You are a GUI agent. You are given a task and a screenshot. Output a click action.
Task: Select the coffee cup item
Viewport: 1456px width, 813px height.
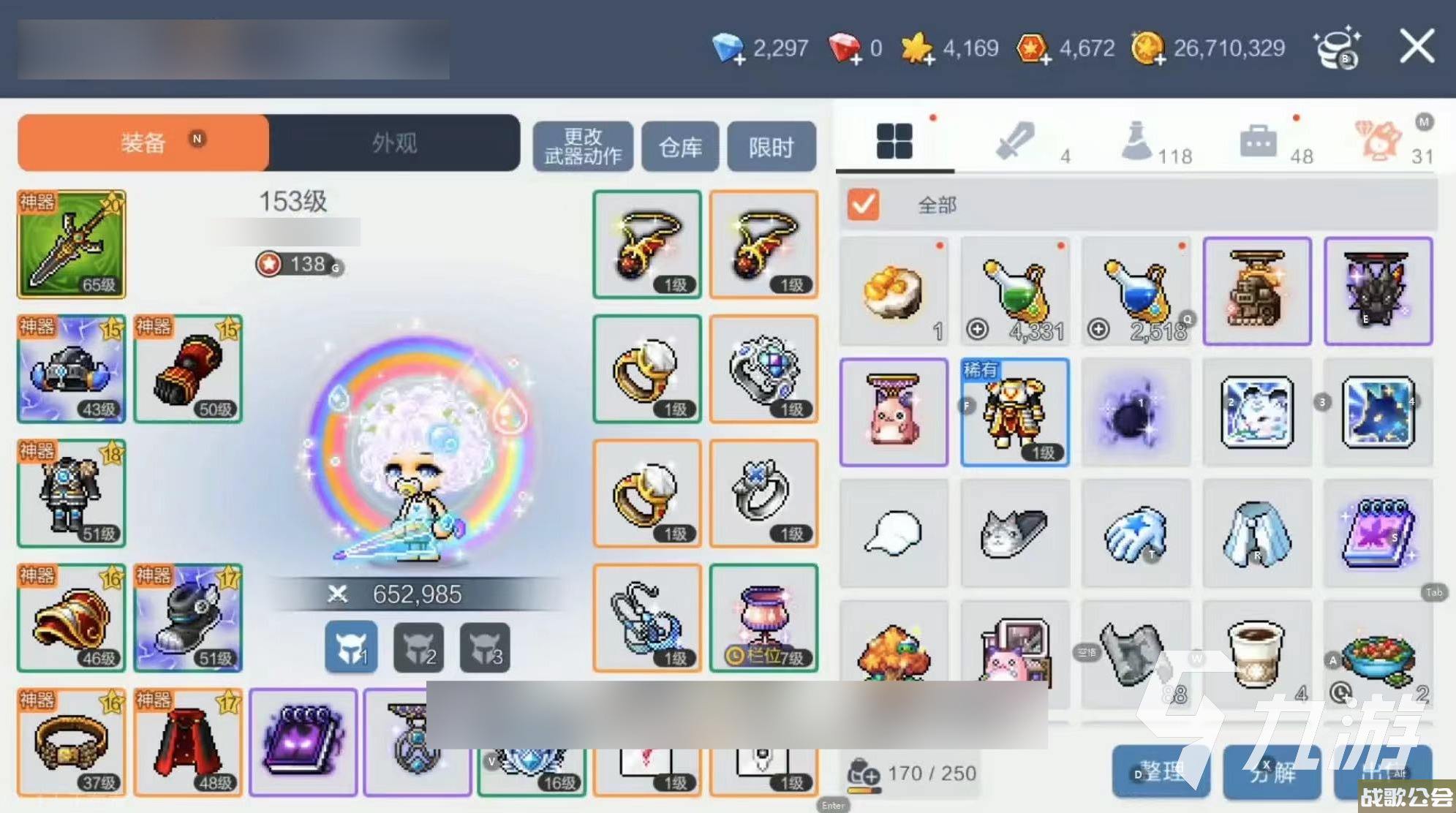click(x=1256, y=653)
